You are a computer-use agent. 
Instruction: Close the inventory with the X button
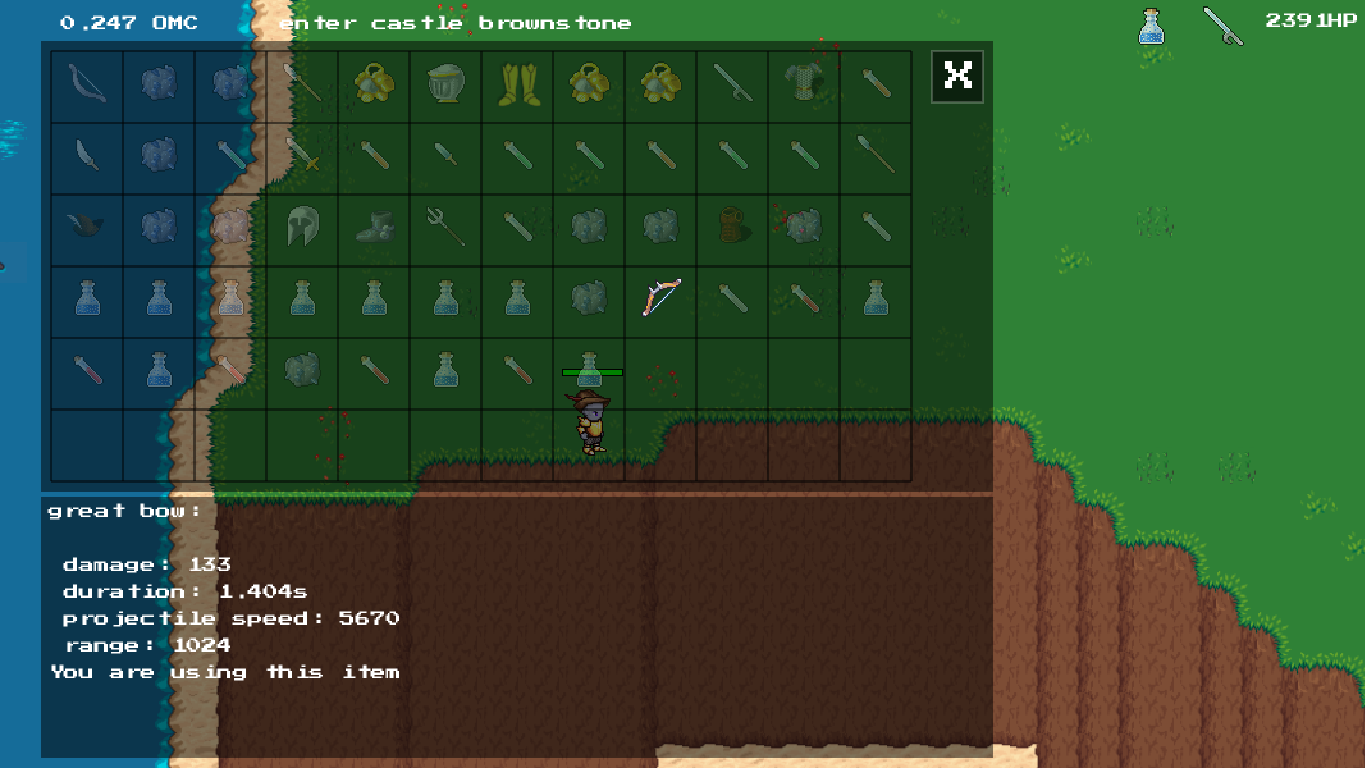pyautogui.click(x=956, y=75)
